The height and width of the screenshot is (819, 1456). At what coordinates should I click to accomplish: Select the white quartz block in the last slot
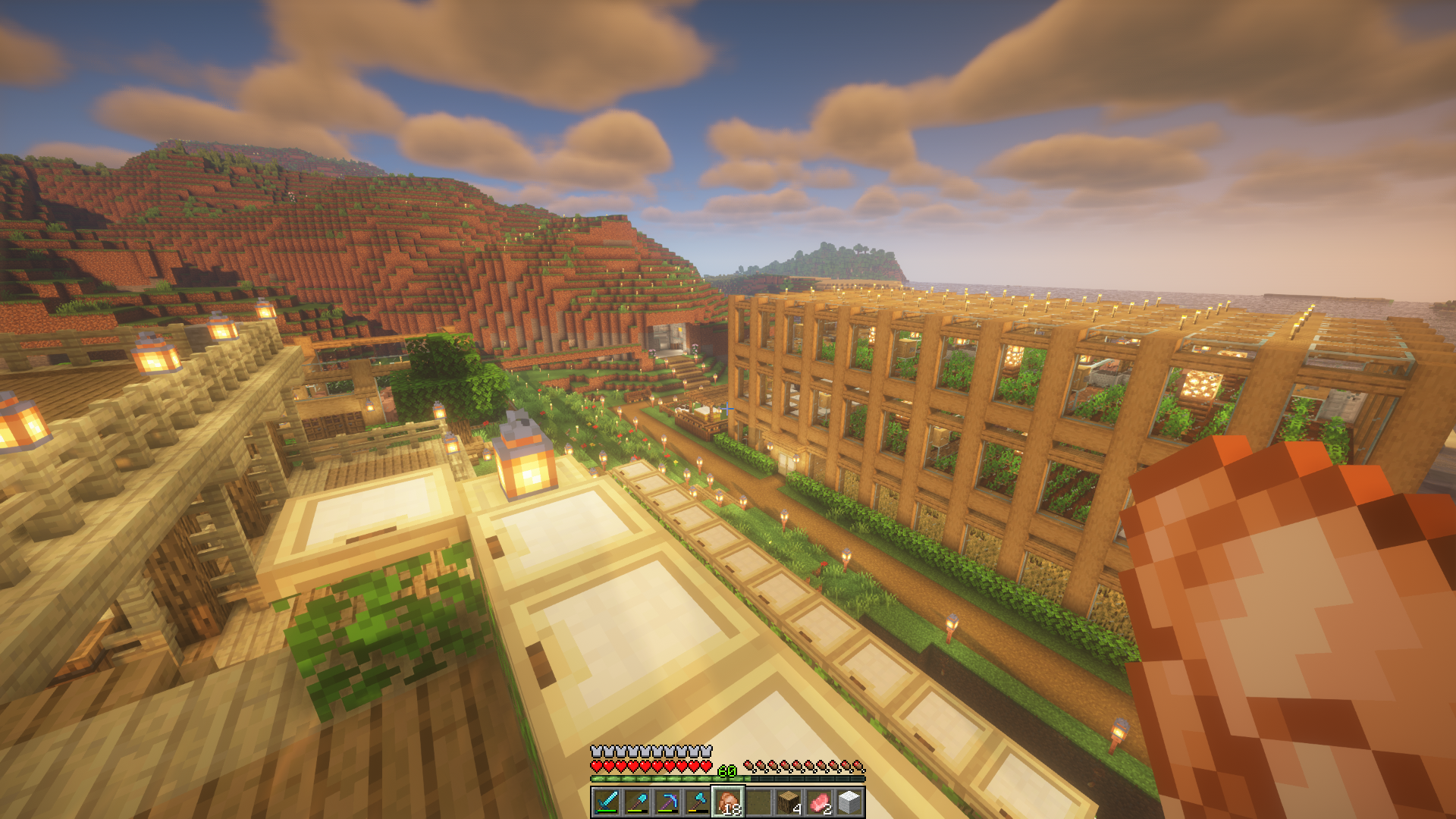850,802
